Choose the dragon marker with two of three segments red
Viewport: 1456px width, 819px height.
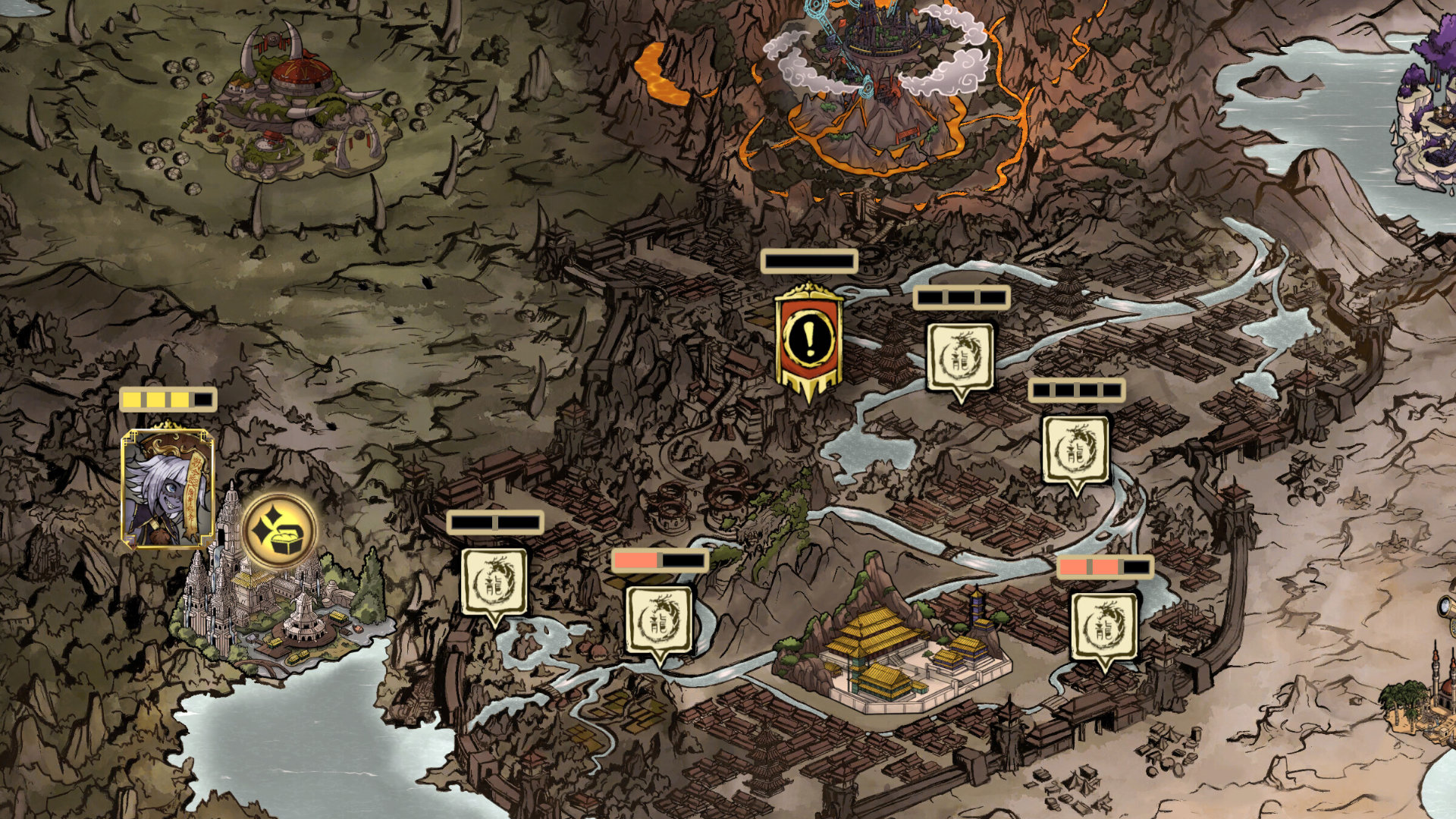click(1104, 628)
